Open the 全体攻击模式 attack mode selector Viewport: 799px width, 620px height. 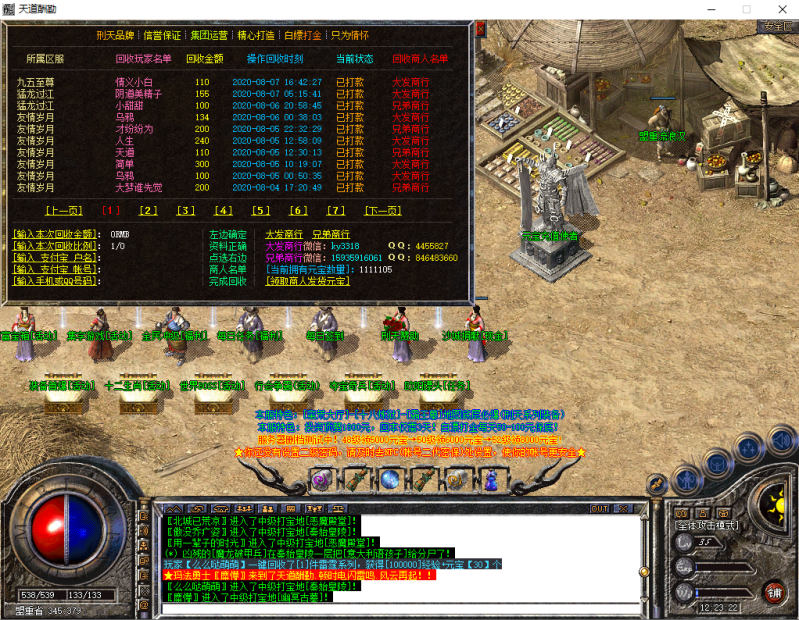(707, 525)
